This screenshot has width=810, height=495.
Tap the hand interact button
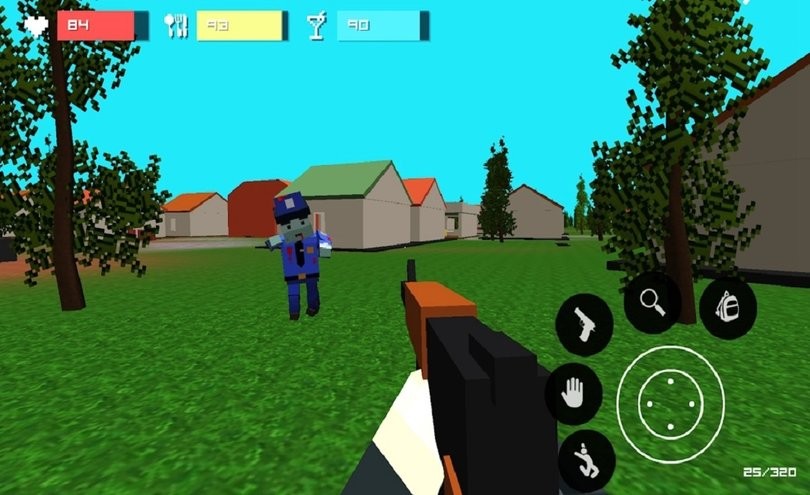pyautogui.click(x=573, y=392)
